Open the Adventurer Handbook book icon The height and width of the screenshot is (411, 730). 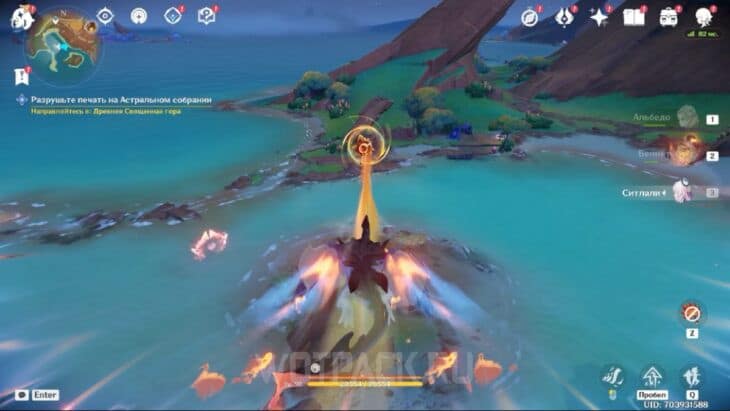click(x=633, y=17)
